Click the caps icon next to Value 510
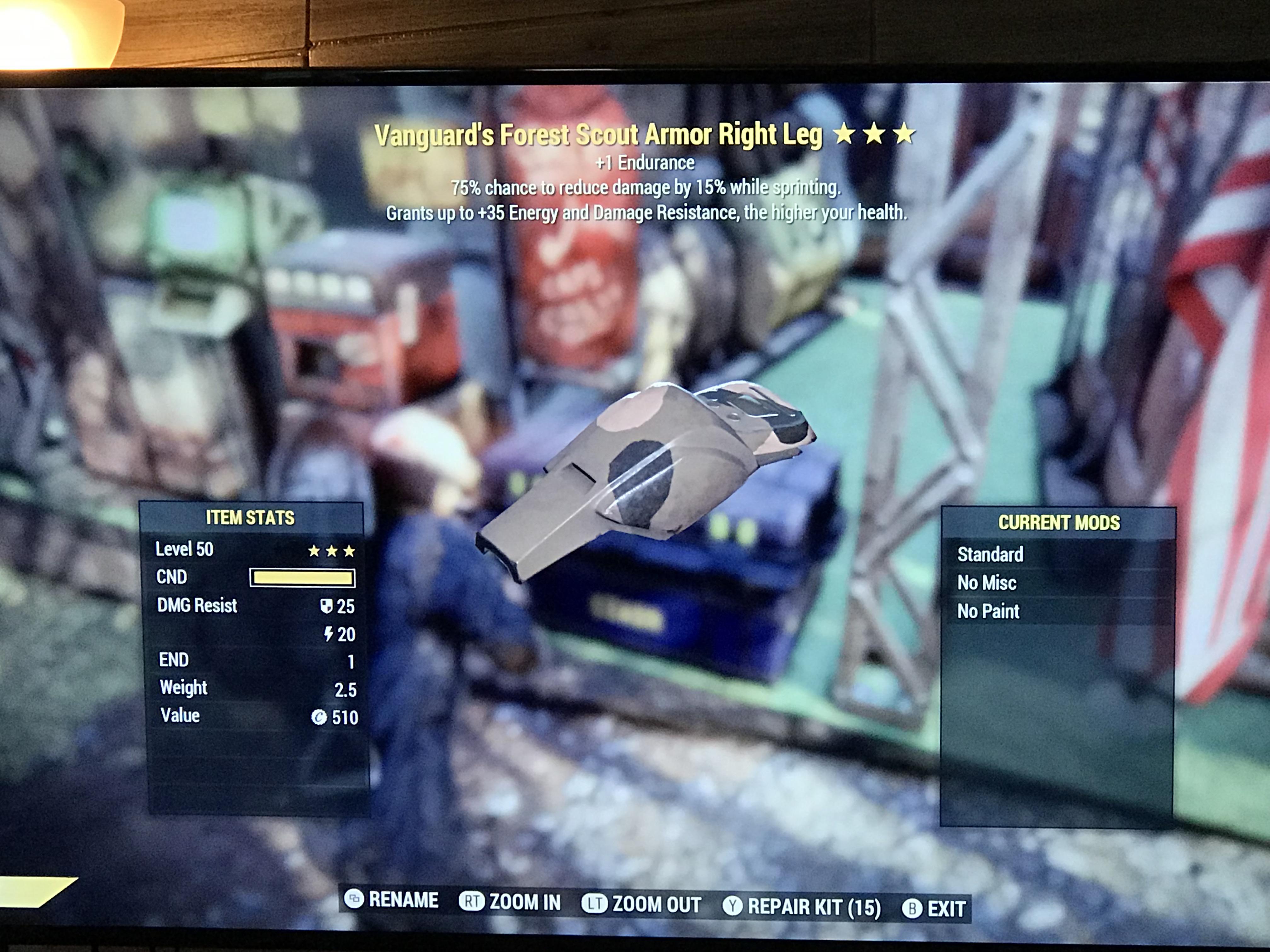Viewport: 1270px width, 952px height. [320, 716]
